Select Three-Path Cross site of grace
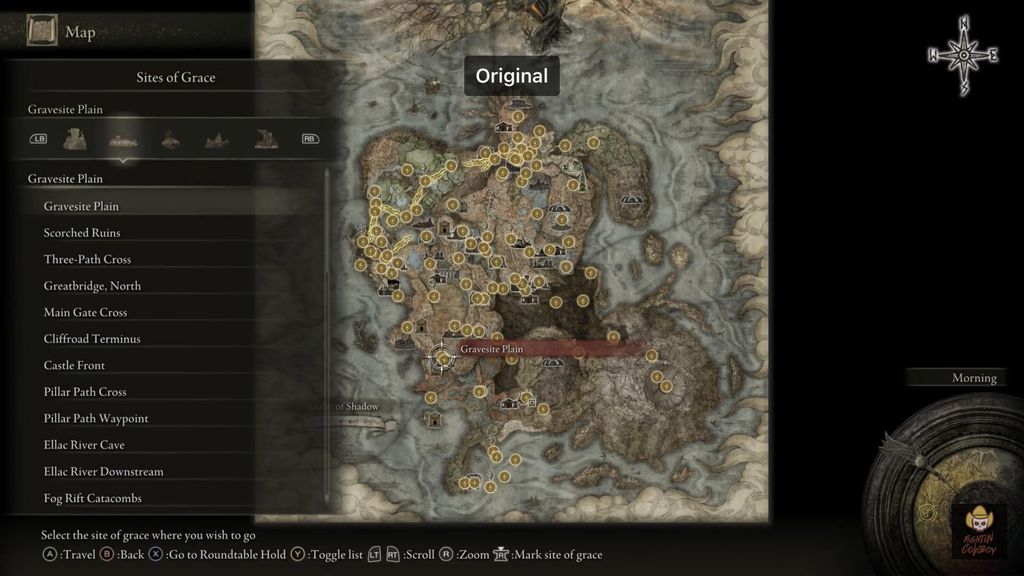 [x=87, y=259]
